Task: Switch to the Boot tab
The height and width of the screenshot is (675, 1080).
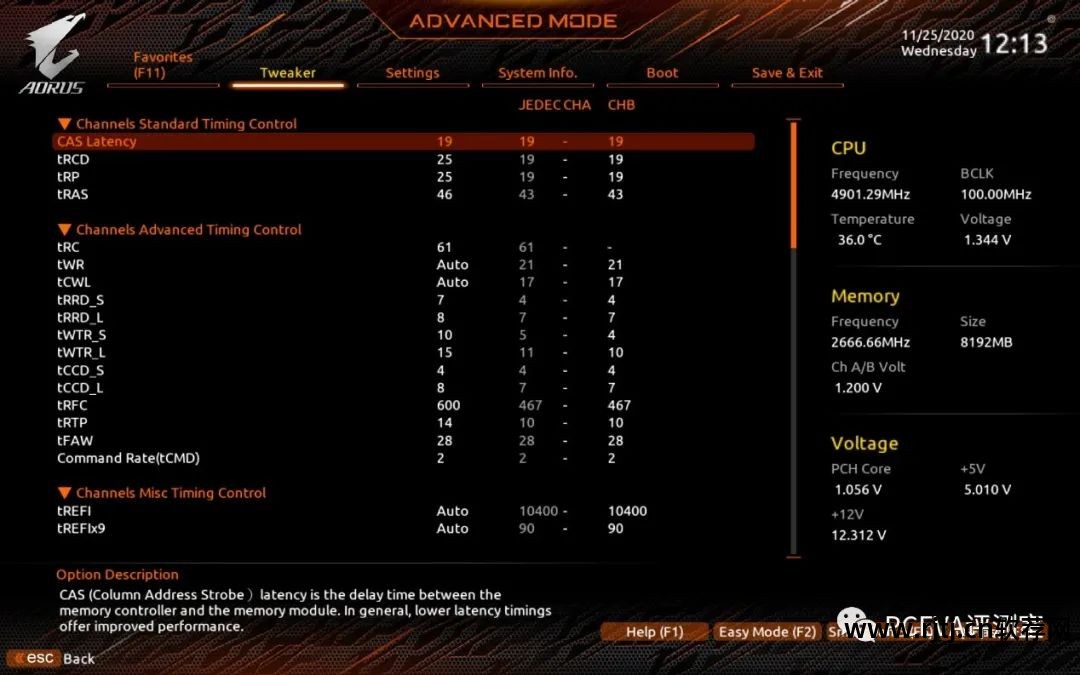Action: tap(662, 73)
